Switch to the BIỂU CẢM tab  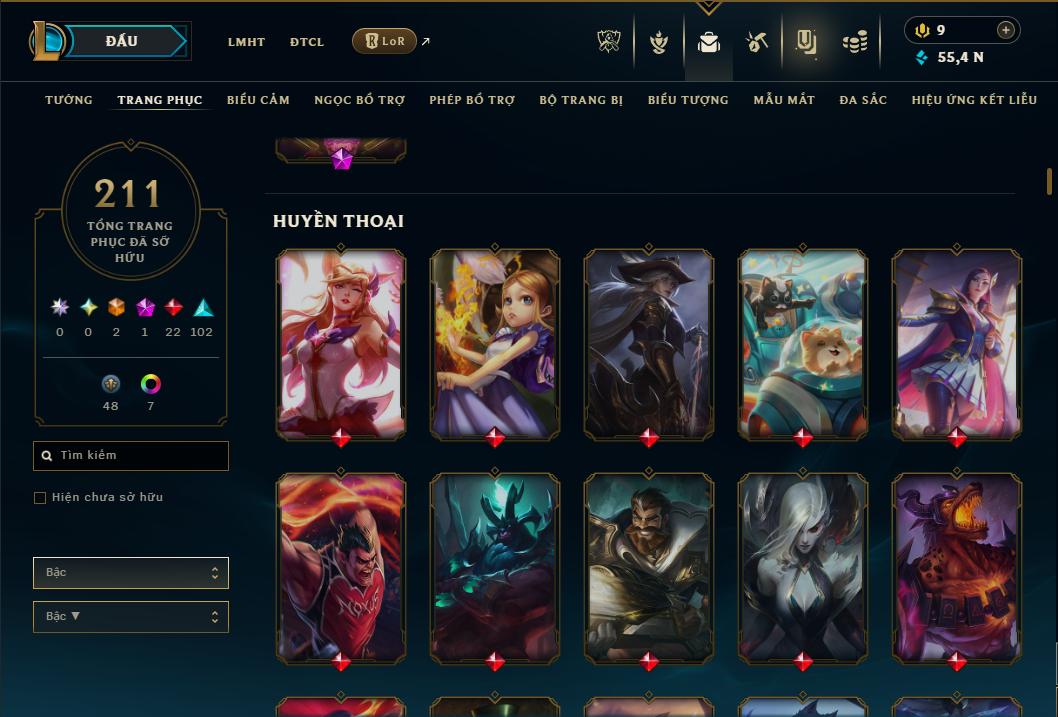click(x=258, y=100)
